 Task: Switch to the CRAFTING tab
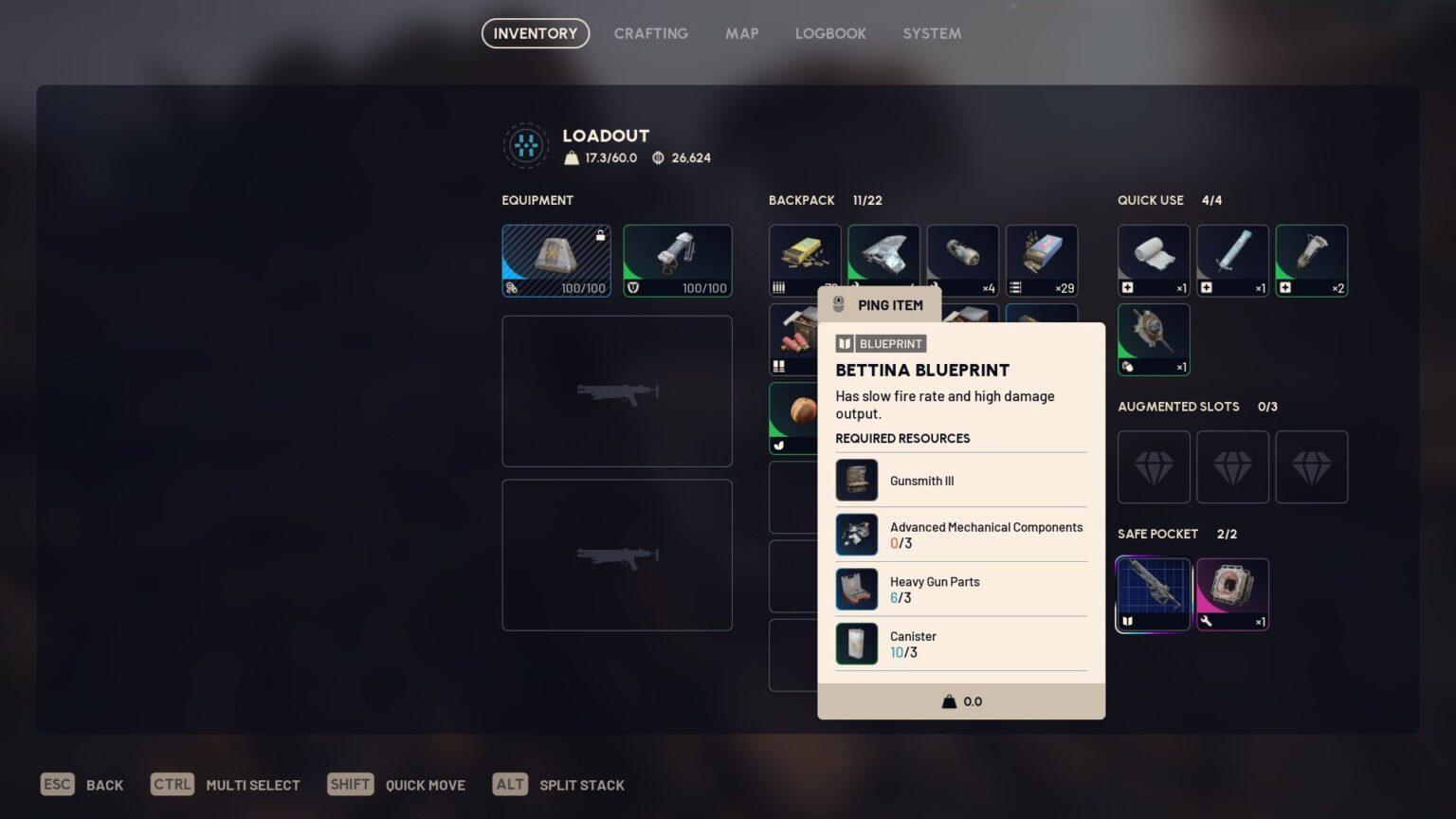point(651,33)
